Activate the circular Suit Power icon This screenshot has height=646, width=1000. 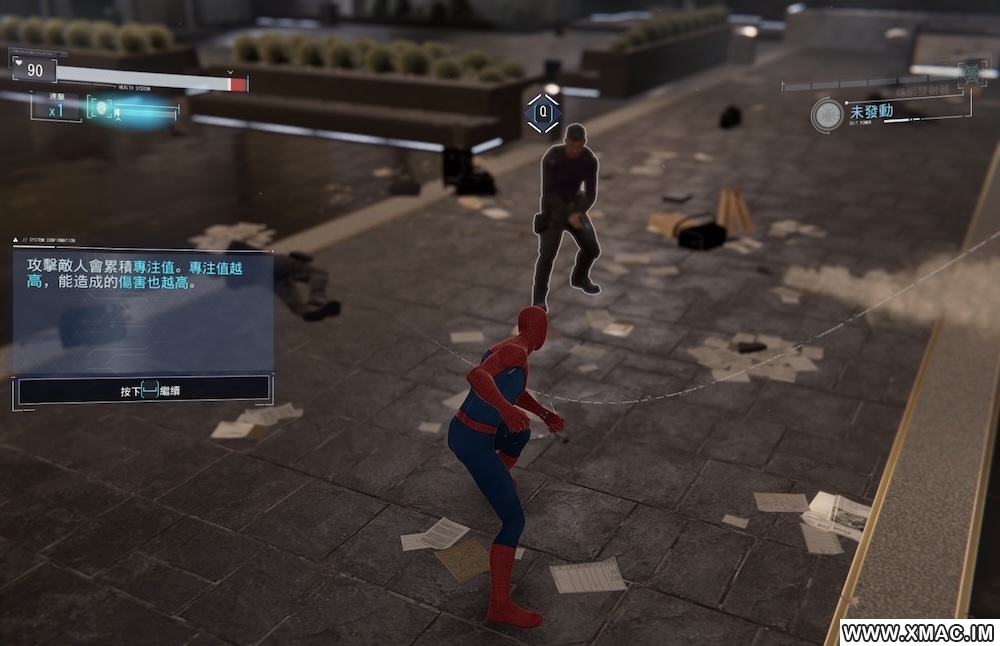pos(826,114)
